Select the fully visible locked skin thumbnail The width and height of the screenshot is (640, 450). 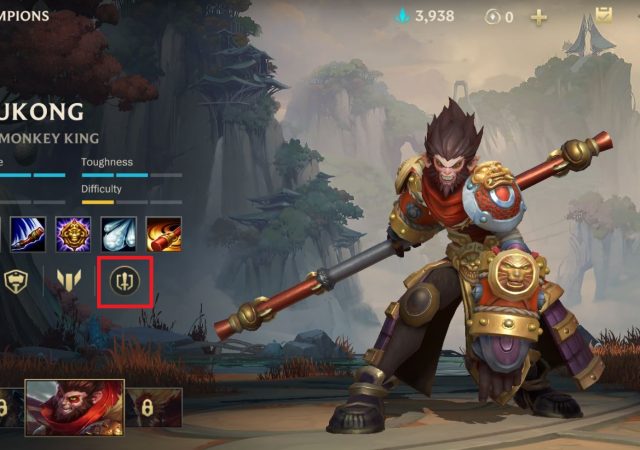154,407
